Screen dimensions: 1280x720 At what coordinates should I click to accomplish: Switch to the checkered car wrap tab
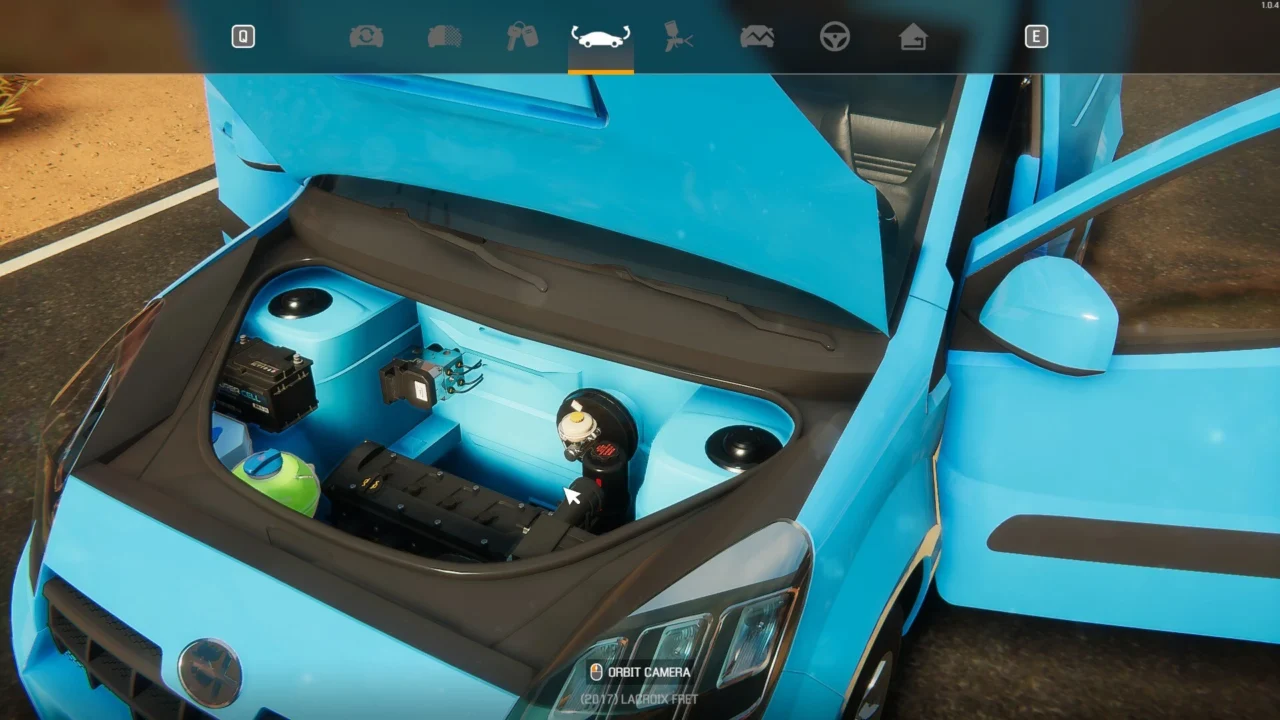coord(444,37)
